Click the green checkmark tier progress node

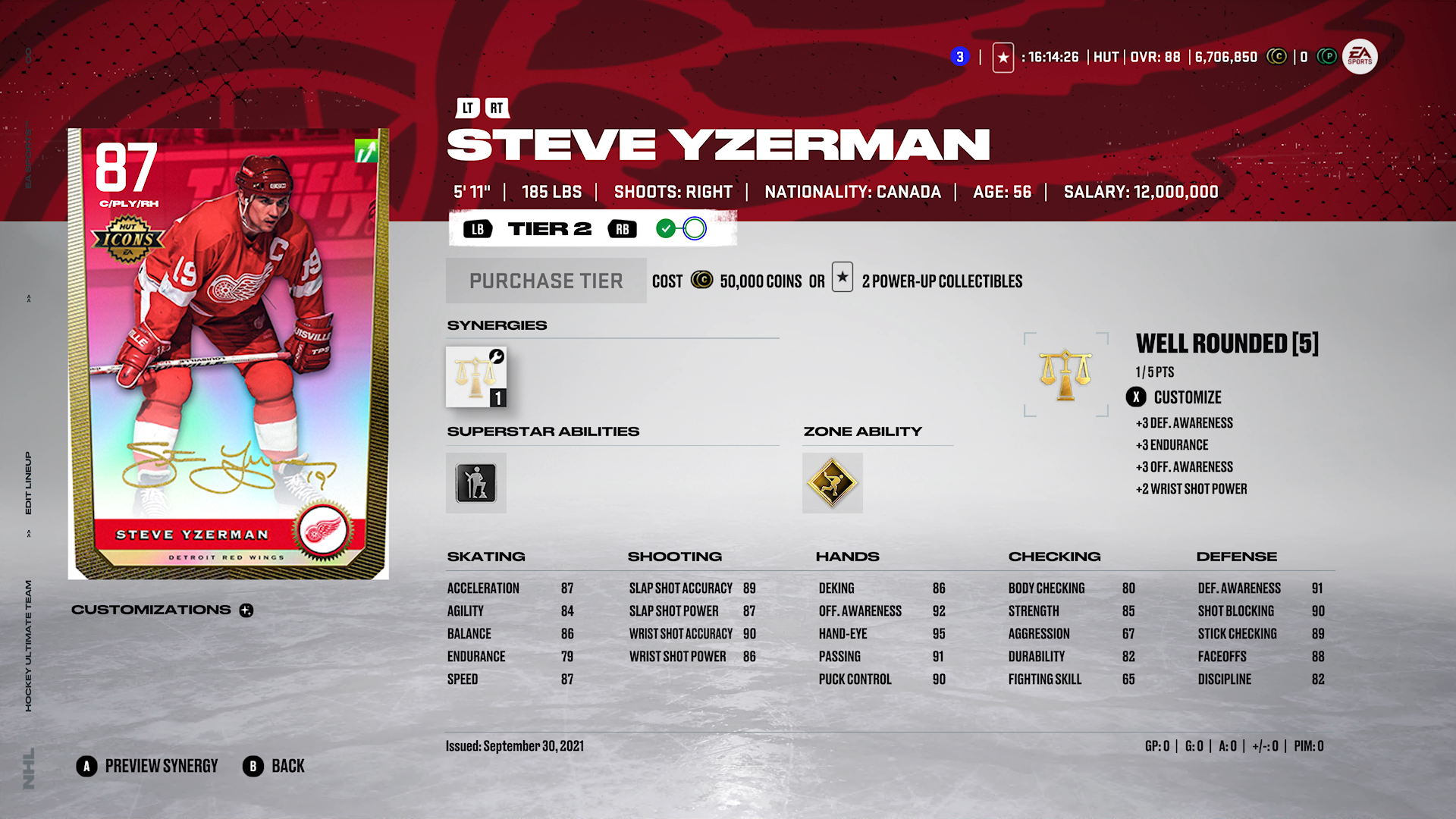[666, 228]
